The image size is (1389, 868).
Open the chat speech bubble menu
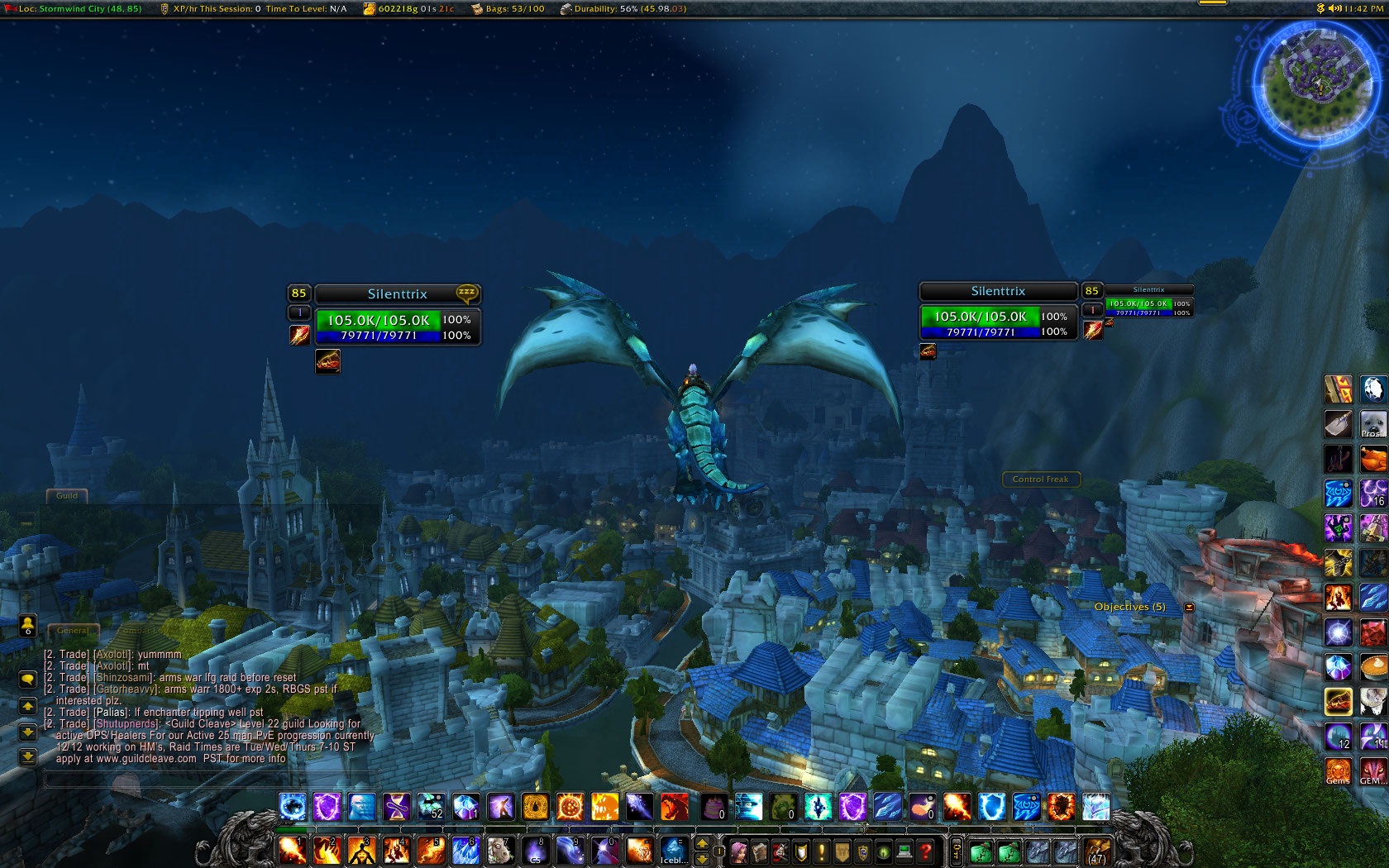click(x=27, y=680)
